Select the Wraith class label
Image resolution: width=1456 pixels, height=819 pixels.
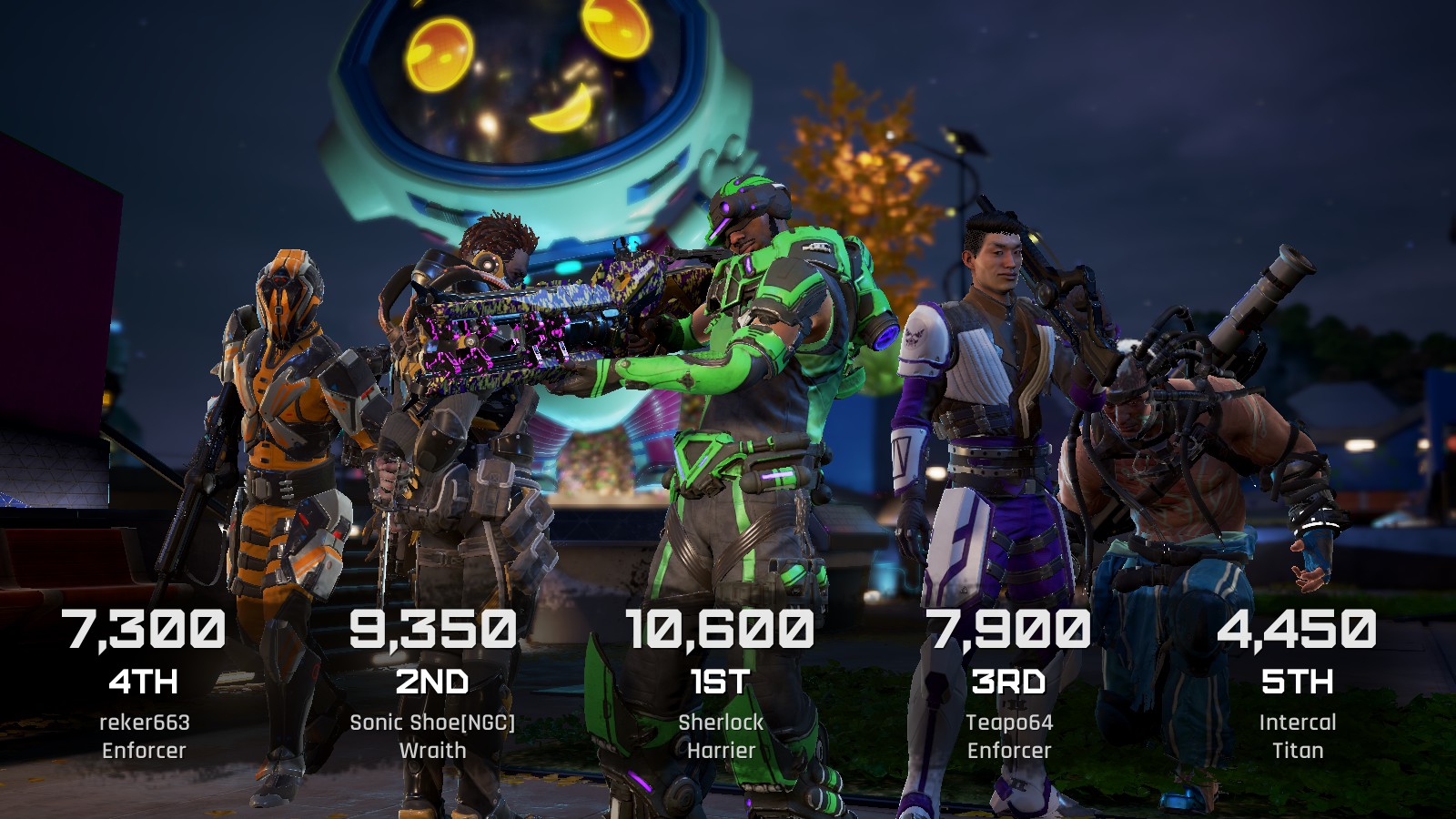434,752
